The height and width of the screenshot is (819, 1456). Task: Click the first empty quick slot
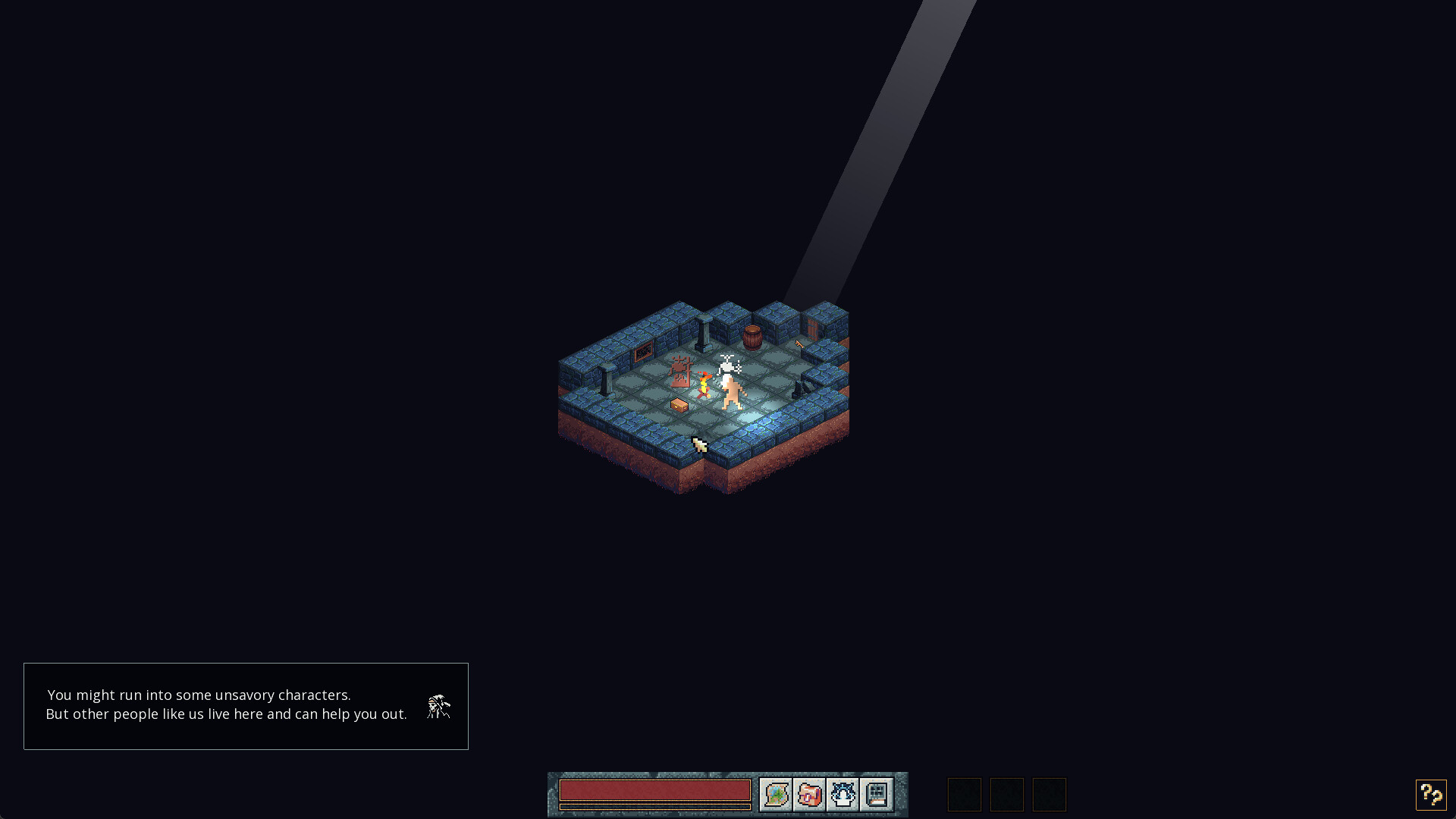tap(964, 794)
